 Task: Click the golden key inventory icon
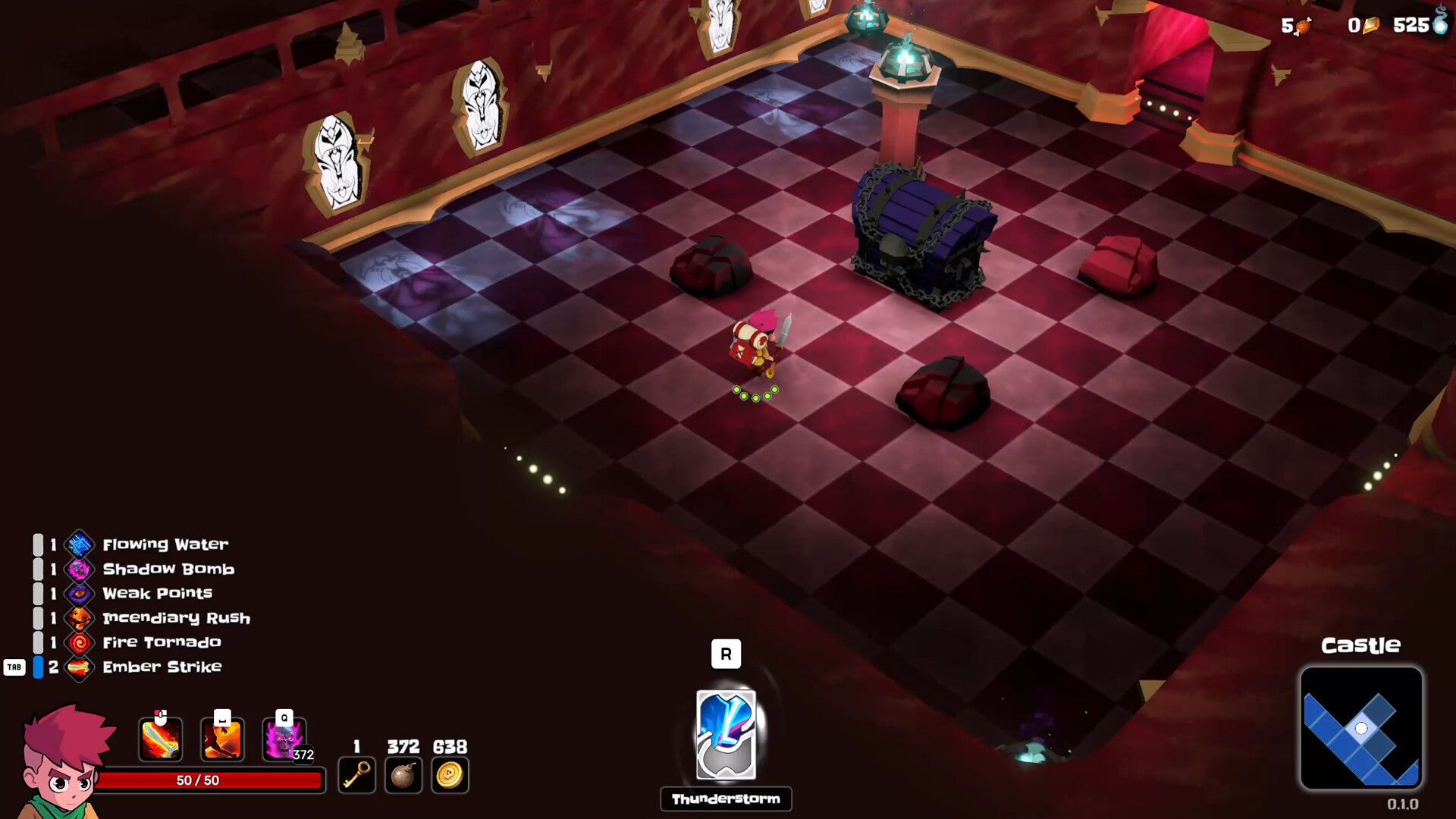(x=357, y=774)
